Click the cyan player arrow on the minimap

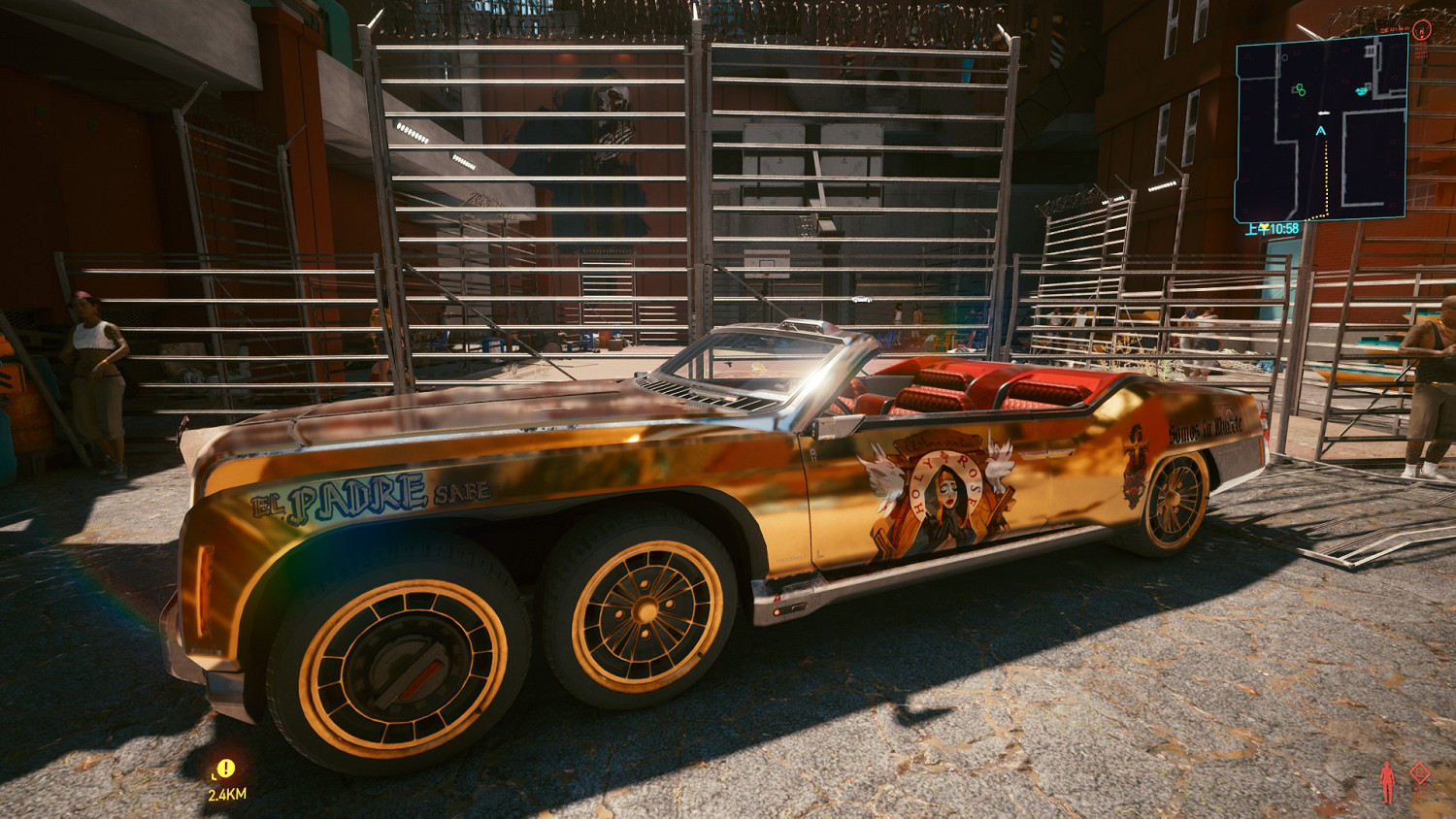[x=1321, y=130]
